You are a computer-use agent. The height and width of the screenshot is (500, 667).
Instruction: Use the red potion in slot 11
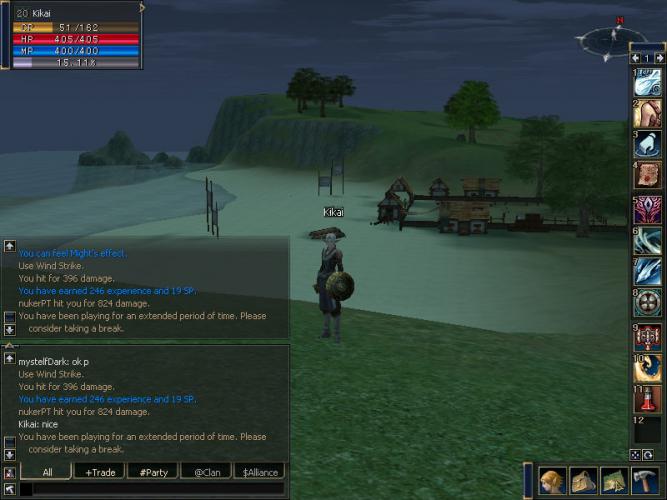648,398
